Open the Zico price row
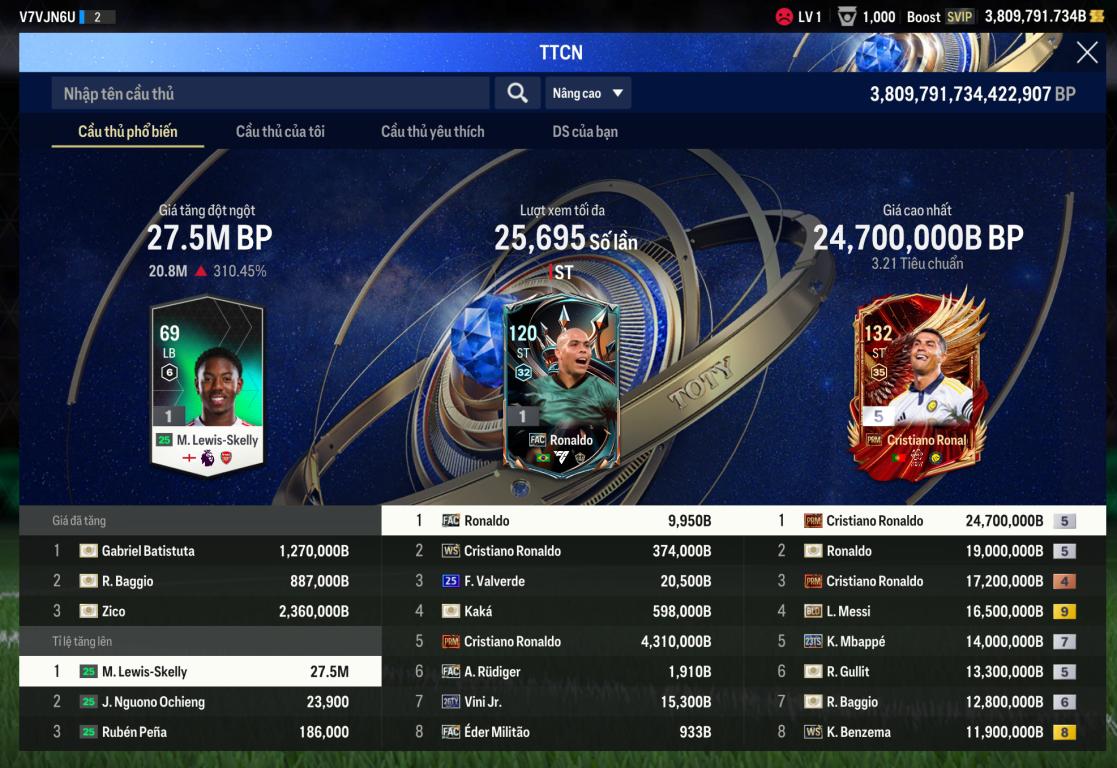1117x768 pixels. 200,611
